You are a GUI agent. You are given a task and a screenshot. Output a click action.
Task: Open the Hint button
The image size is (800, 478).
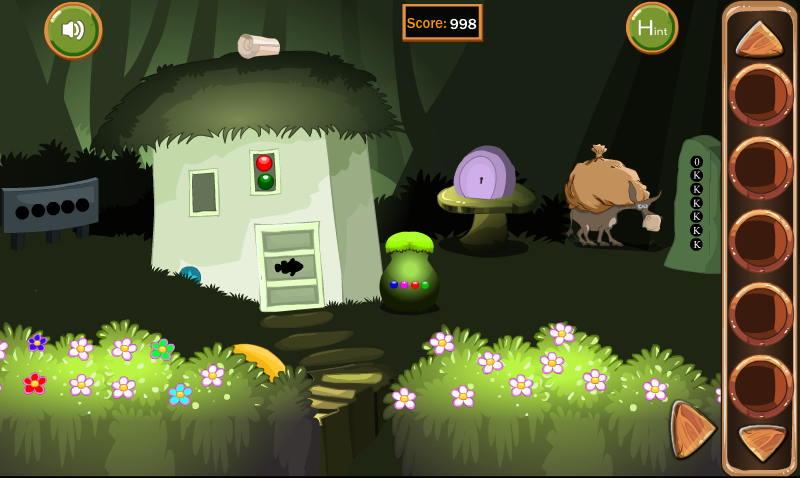point(652,28)
